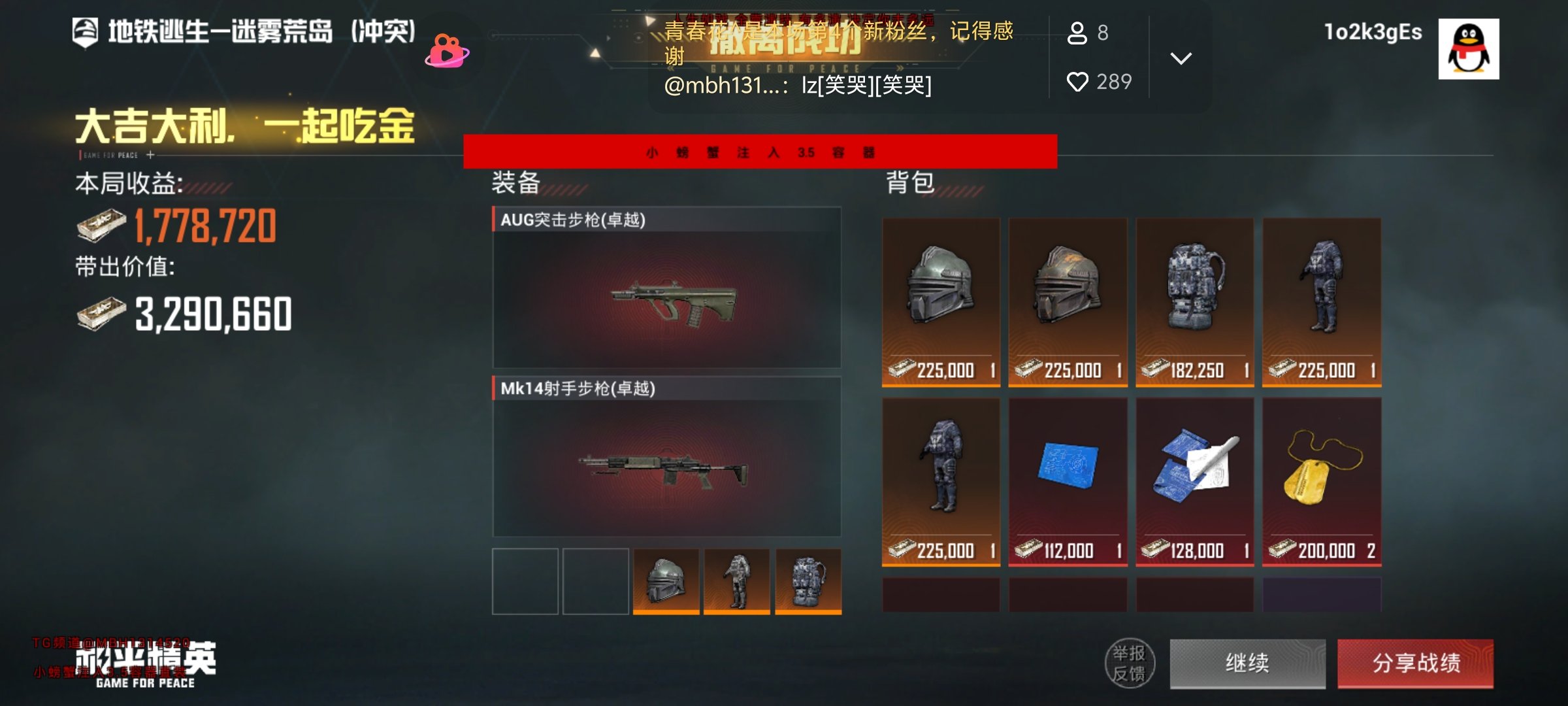Select the Mk14射手步枪 weapon card

[x=666, y=456]
